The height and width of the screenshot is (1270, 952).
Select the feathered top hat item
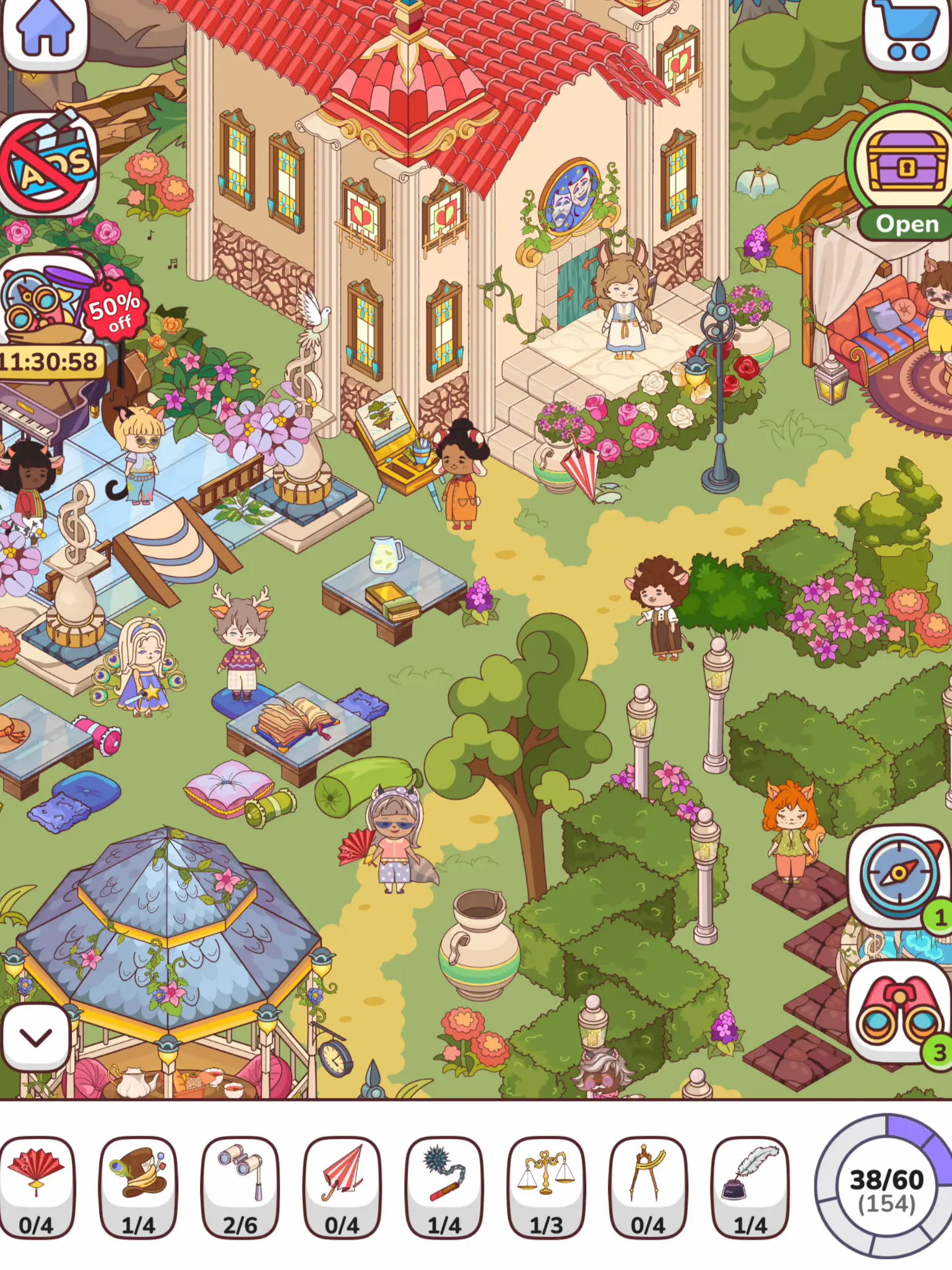pos(138,1186)
